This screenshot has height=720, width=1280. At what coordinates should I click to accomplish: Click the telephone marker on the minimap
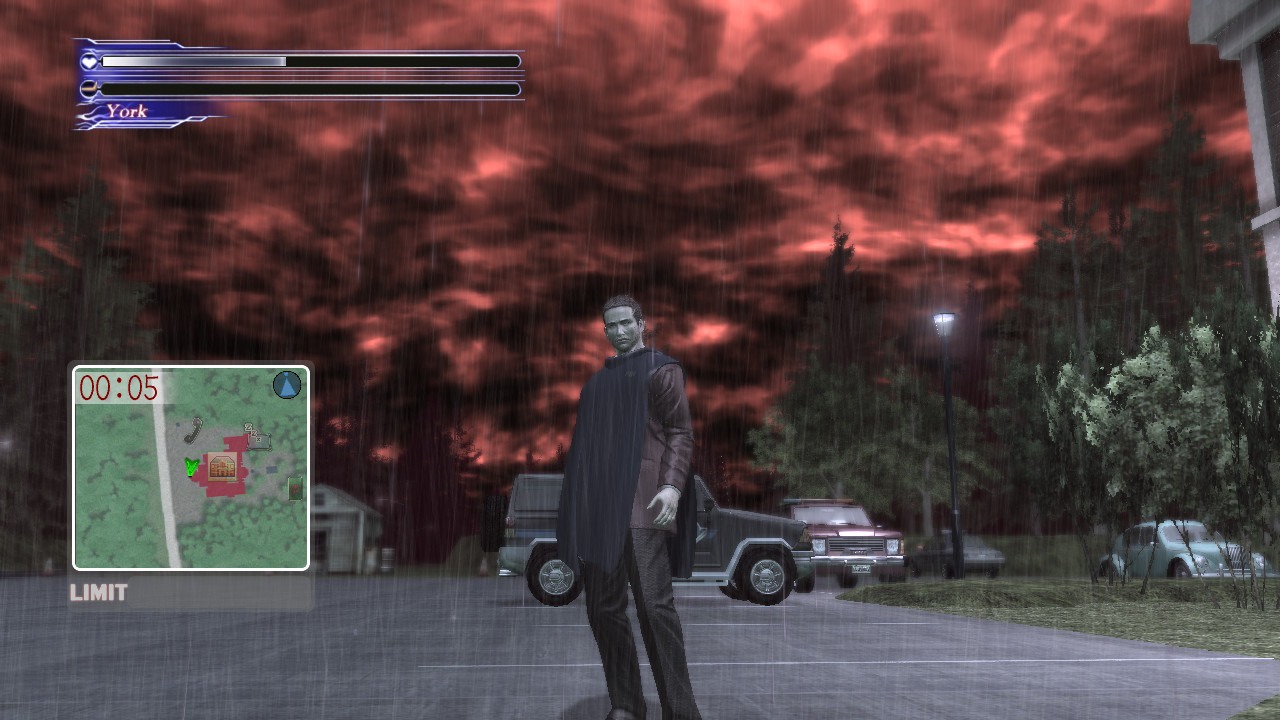click(x=193, y=430)
